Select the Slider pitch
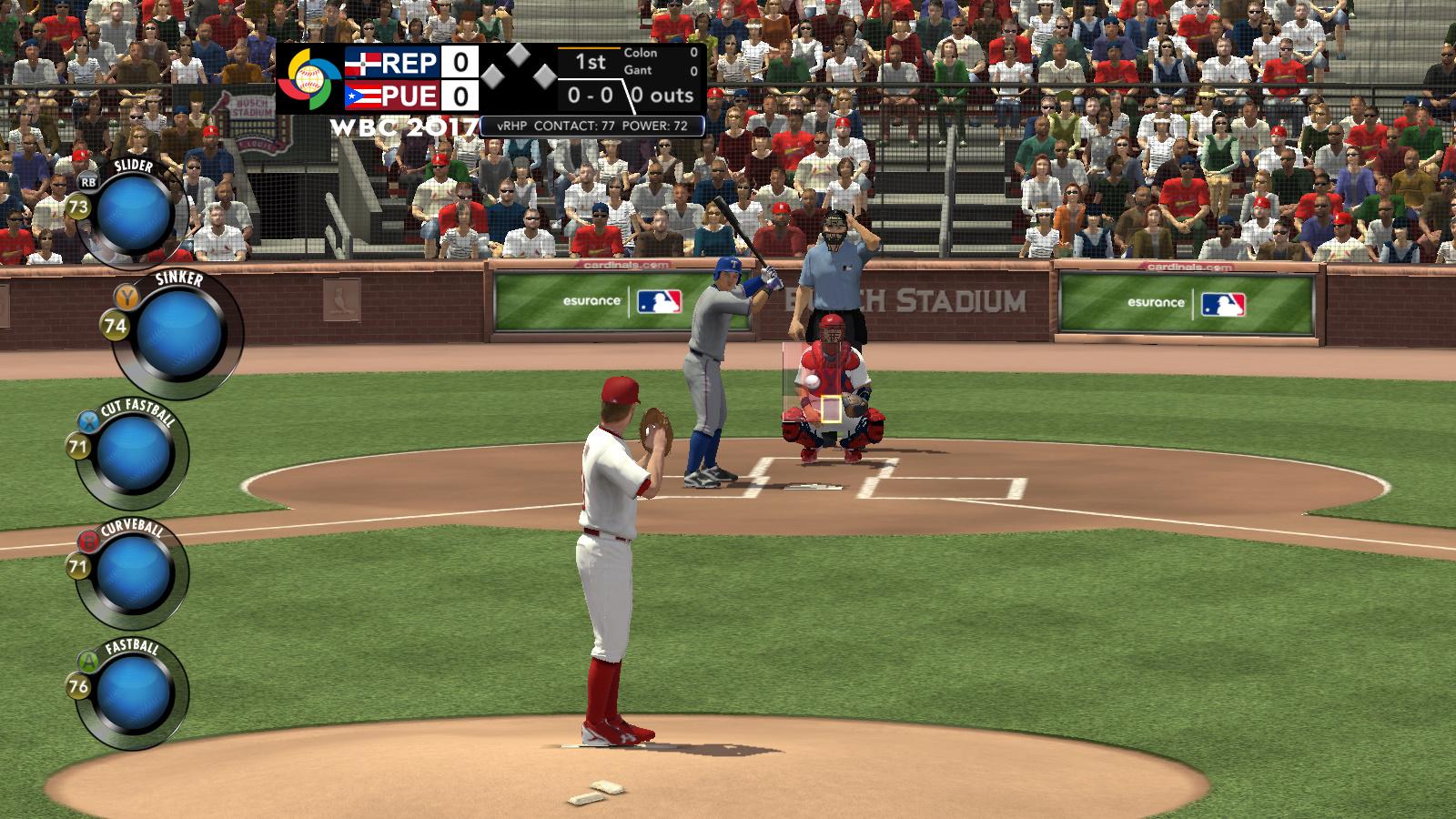The image size is (1456, 819). (134, 211)
